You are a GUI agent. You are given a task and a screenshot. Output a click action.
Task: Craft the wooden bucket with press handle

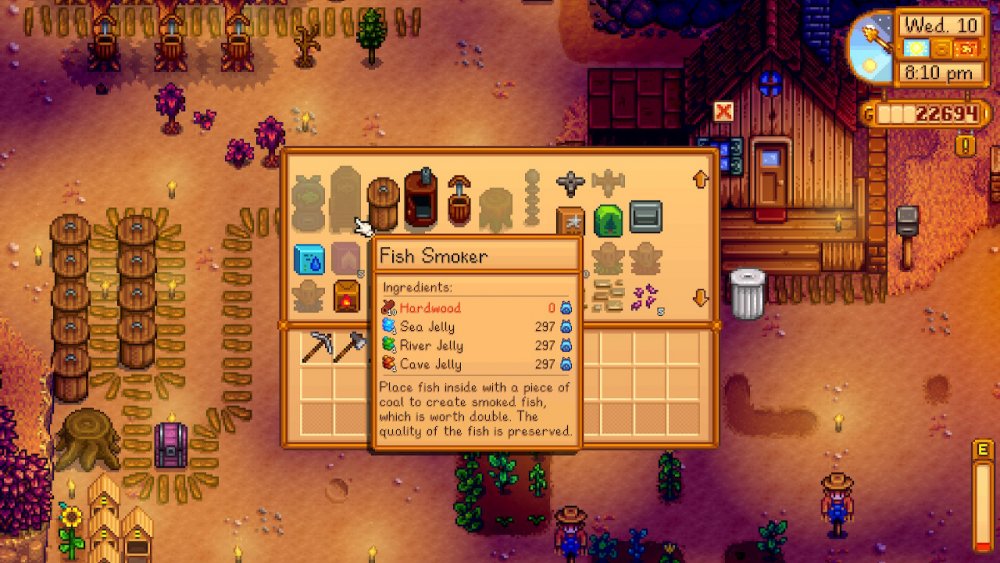point(459,199)
